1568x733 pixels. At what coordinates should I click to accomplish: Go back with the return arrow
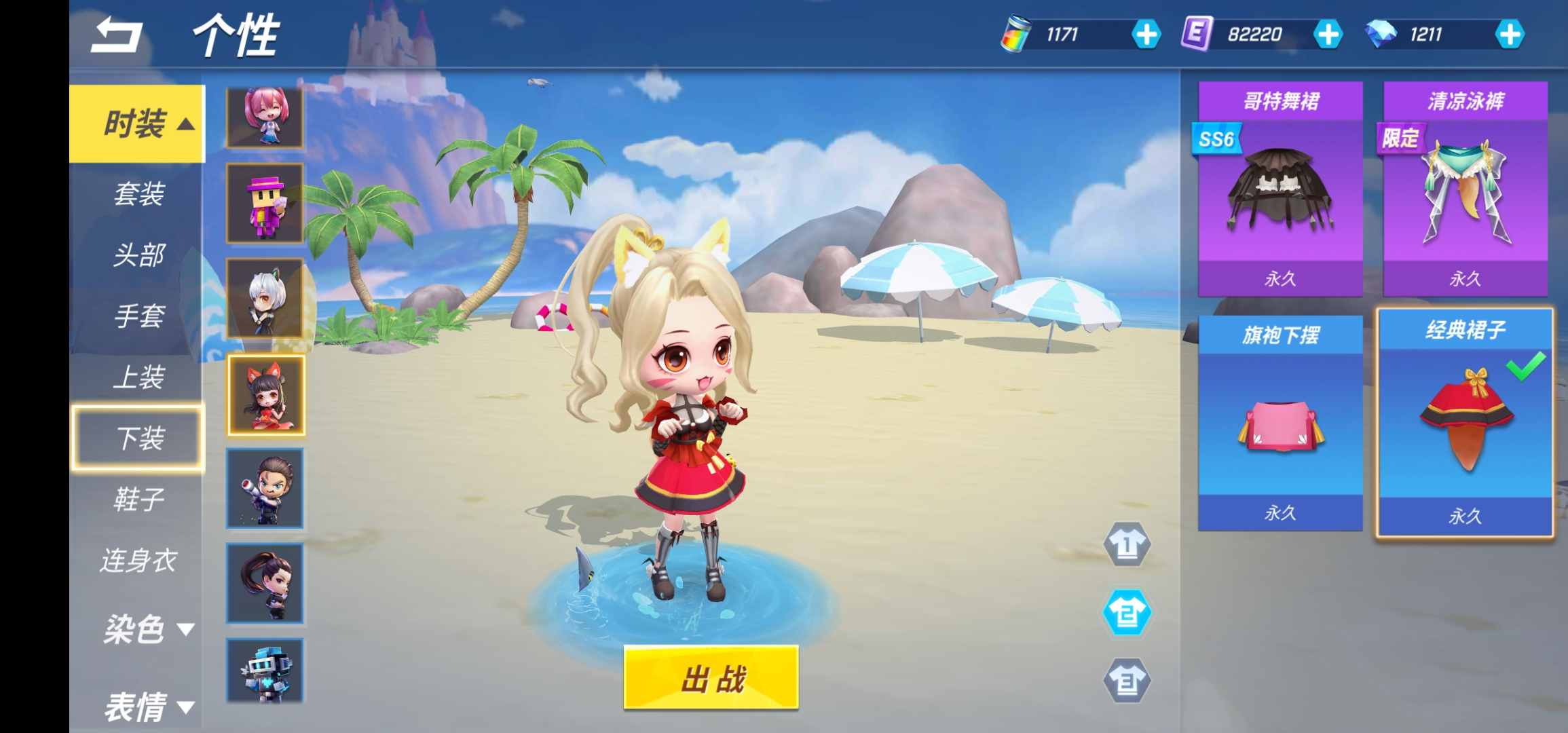[x=117, y=35]
